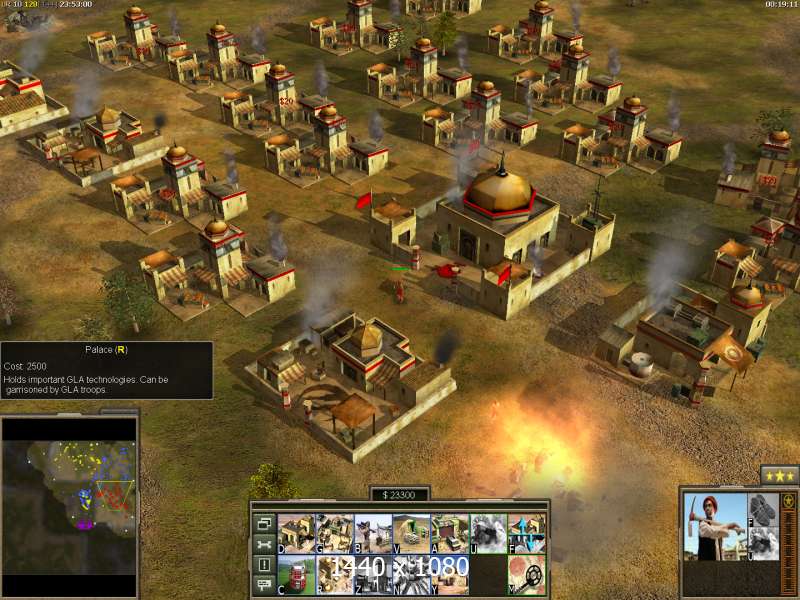Select the Barracks build icon marked B
This screenshot has width=800, height=600.
click(372, 533)
